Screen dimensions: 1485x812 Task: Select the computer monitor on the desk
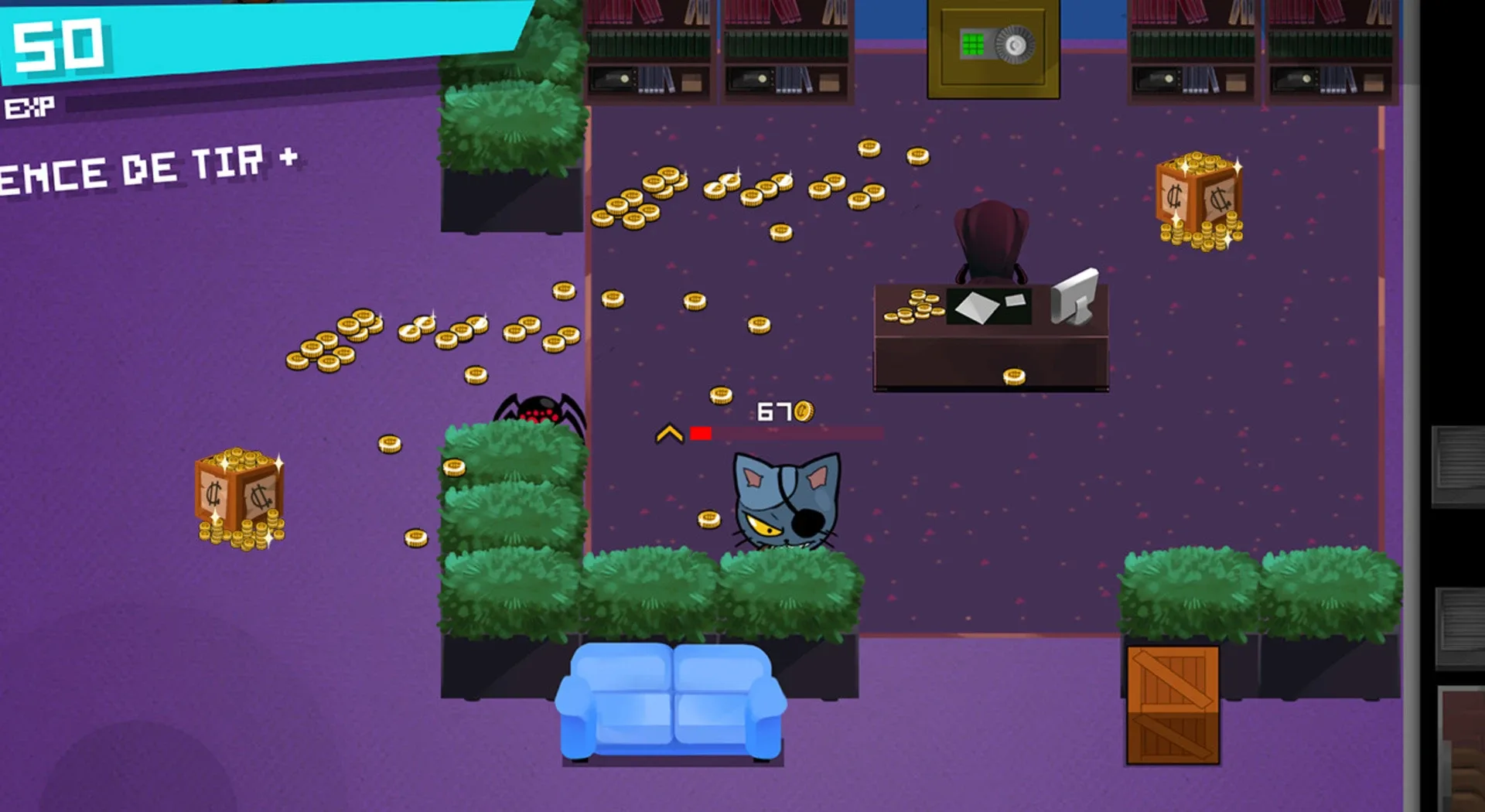pos(1075,298)
